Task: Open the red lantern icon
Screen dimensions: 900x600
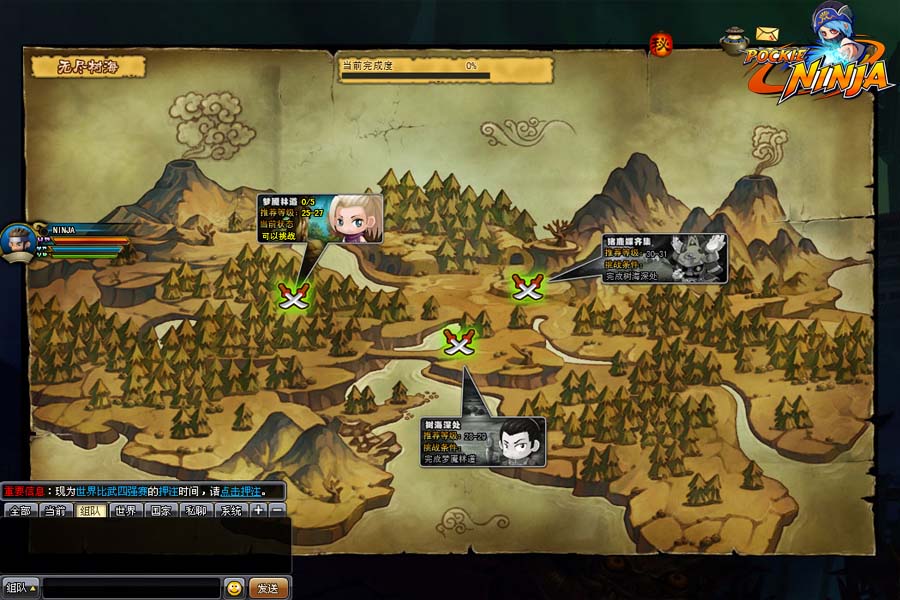Action: (x=661, y=44)
